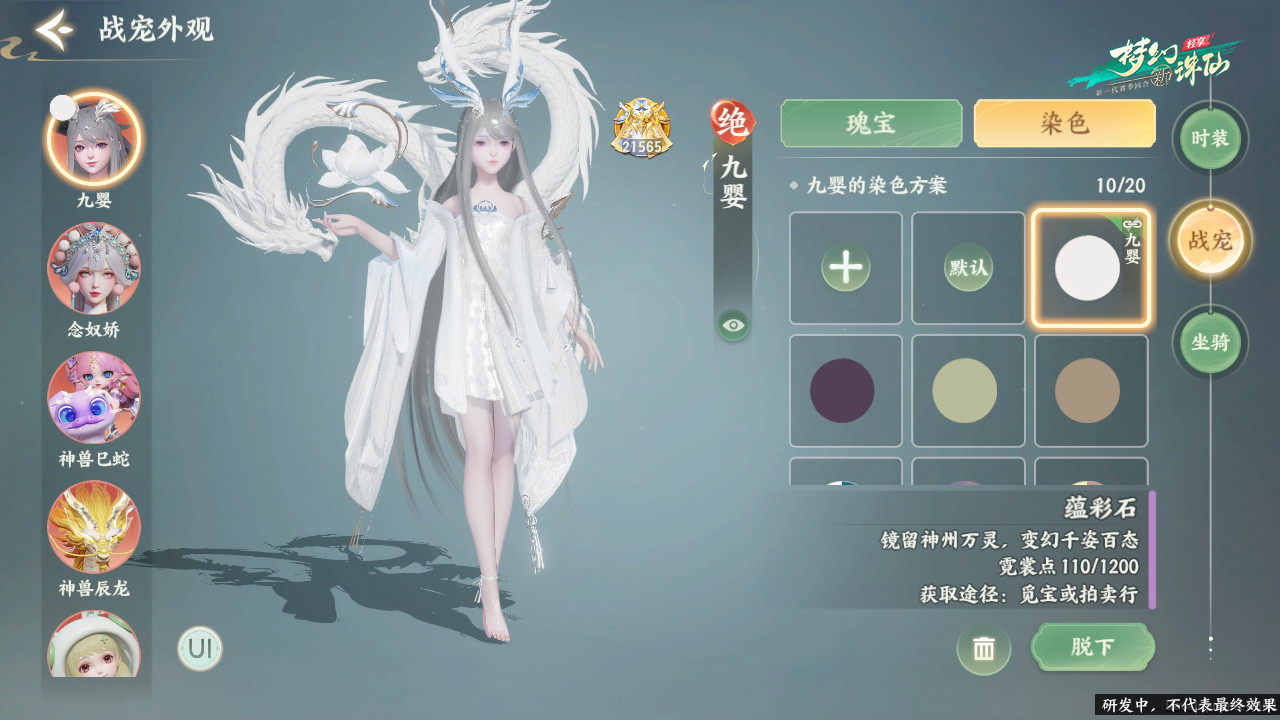Switch to the 瑰宝 tab
This screenshot has height=720, width=1280.
point(870,123)
